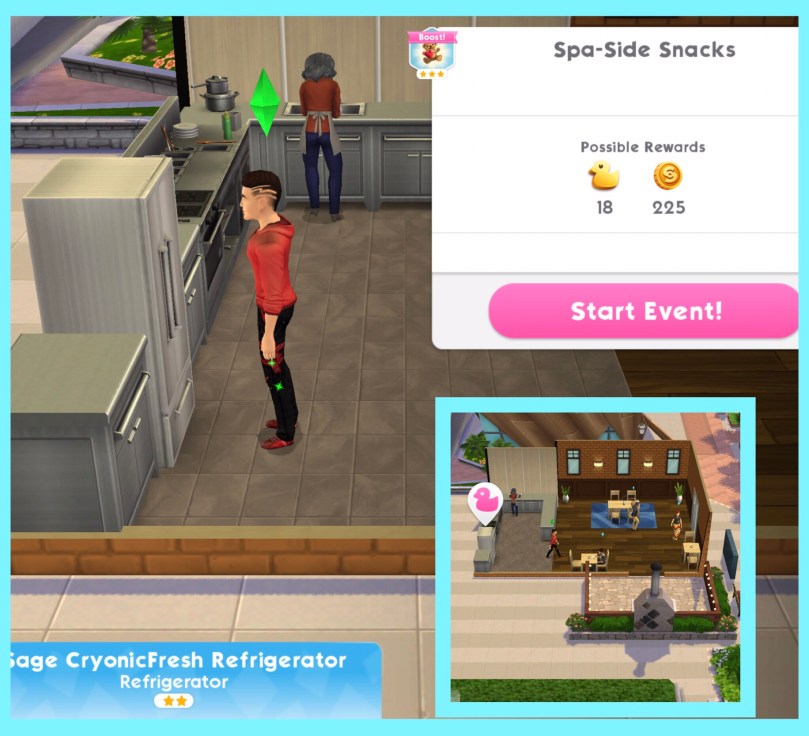809x736 pixels.
Task: Tap the Boost badge icon
Action: point(432,52)
